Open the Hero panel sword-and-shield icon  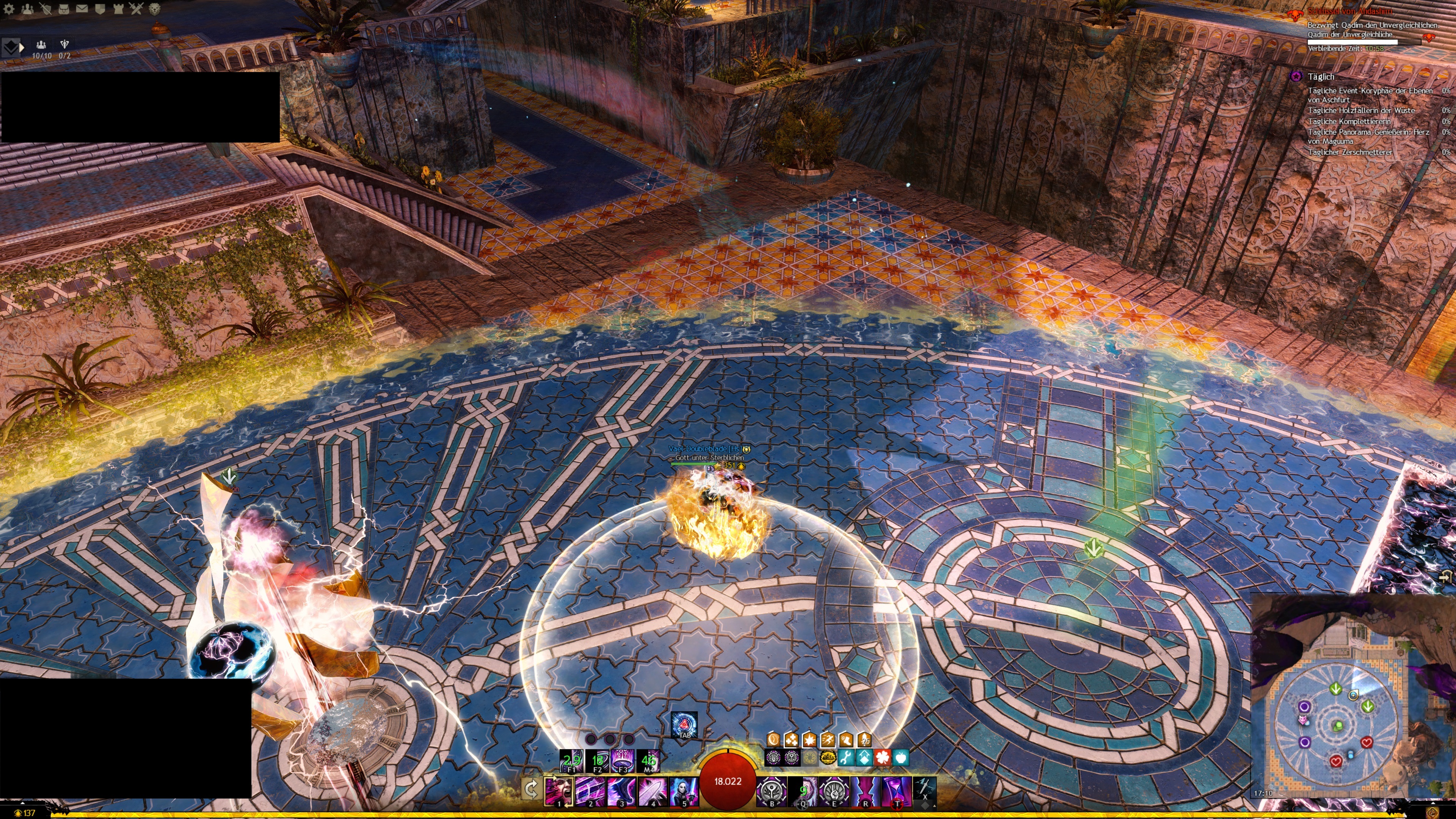point(45,8)
